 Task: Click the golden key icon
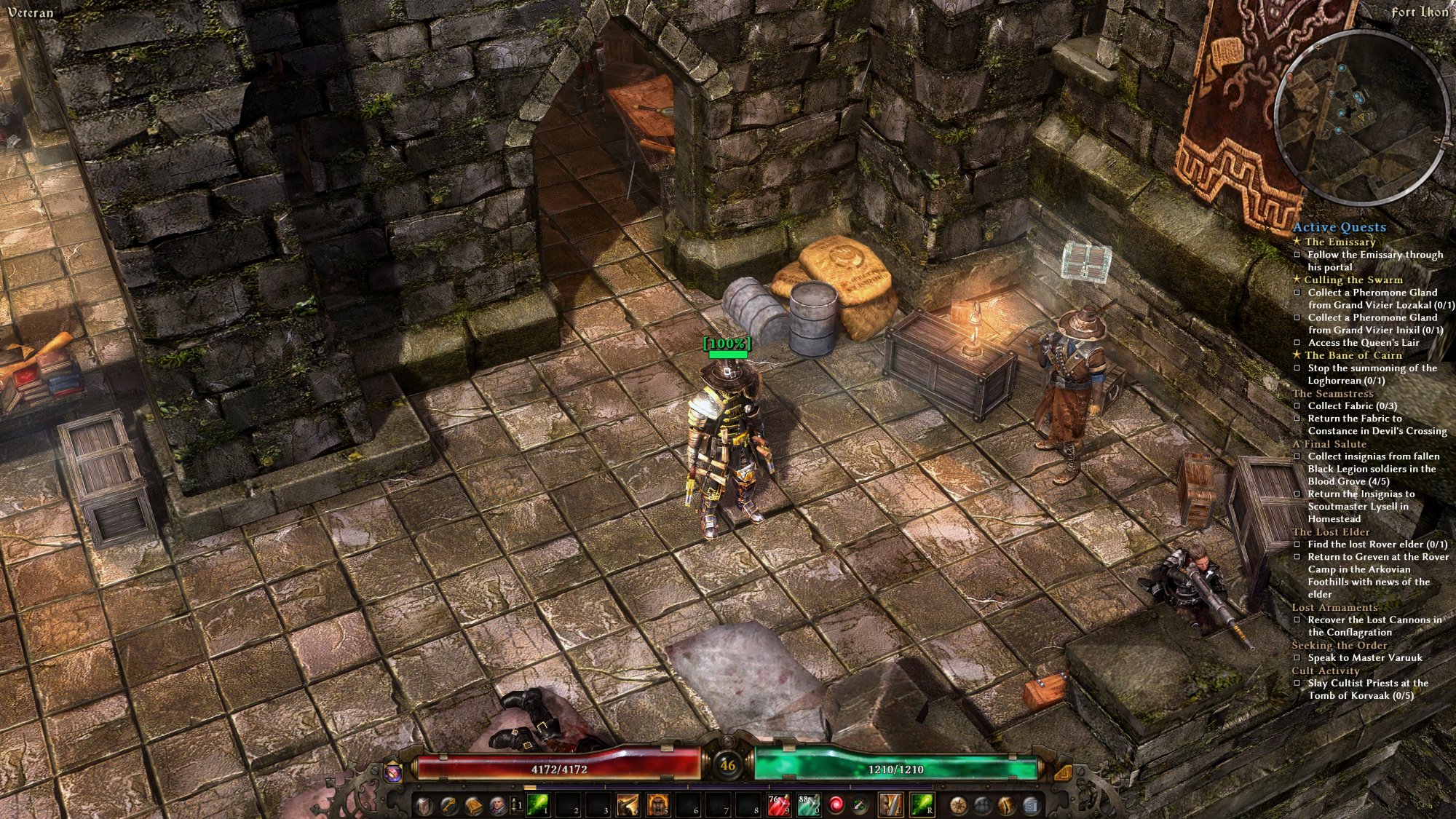[448, 805]
